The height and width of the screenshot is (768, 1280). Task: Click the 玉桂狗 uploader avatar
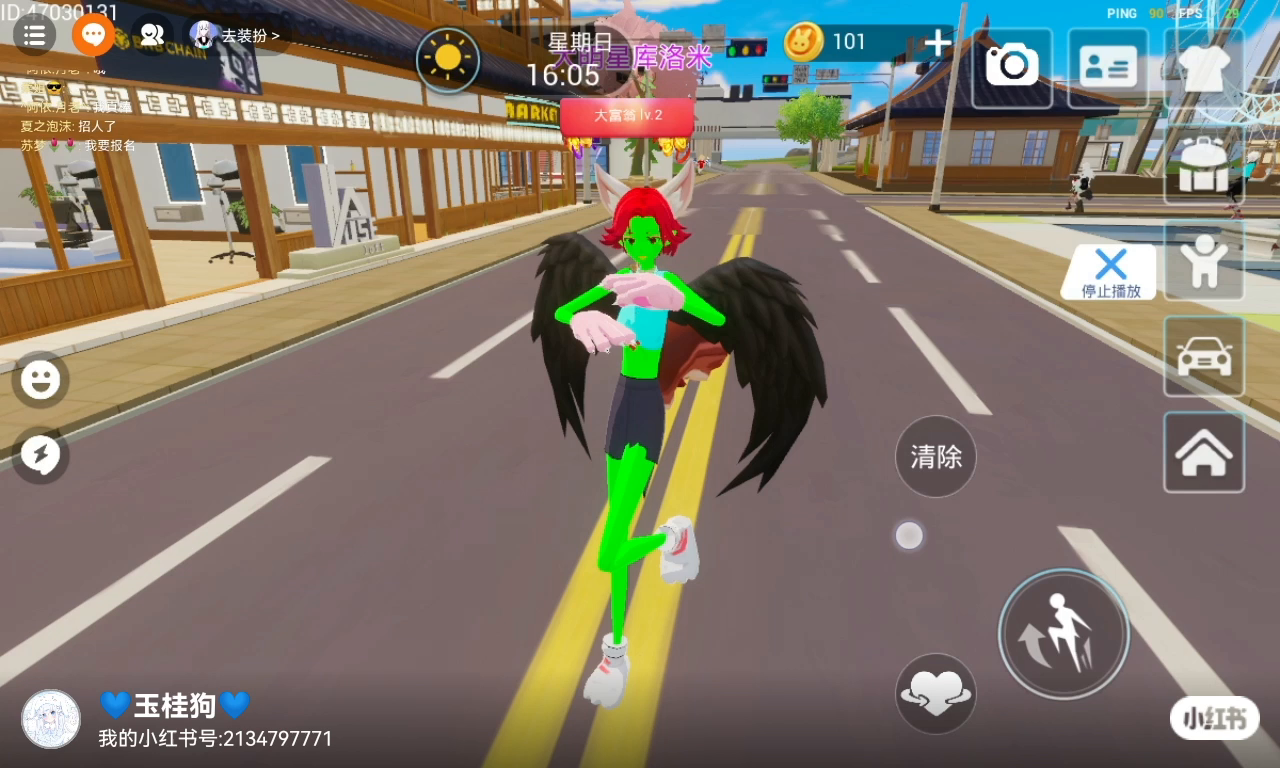(51, 718)
